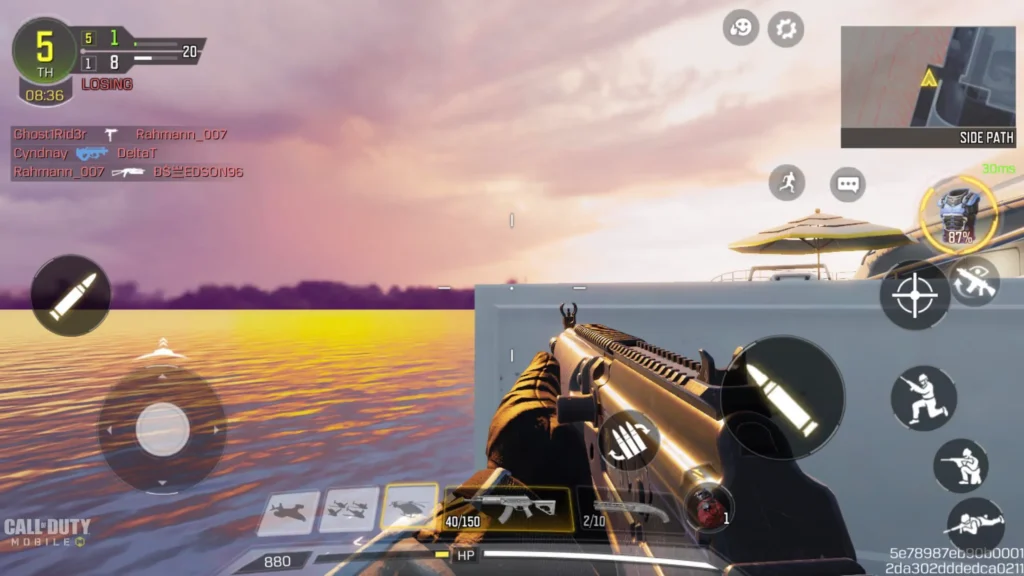Select the assault rifle weapon slot

pyautogui.click(x=508, y=508)
